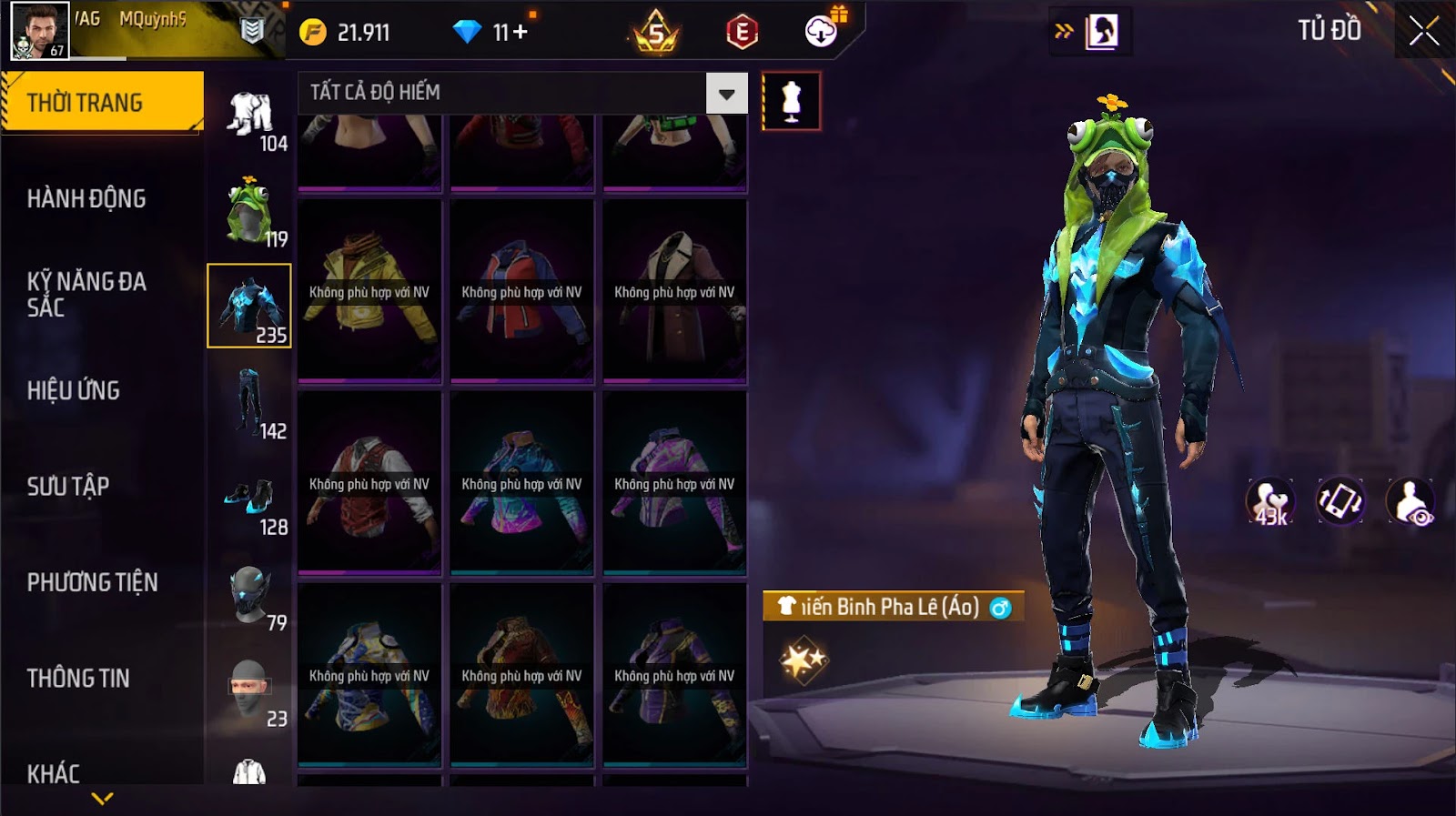Viewport: 1456px width, 816px height.
Task: Open the player profile avatar
Action: 39,30
